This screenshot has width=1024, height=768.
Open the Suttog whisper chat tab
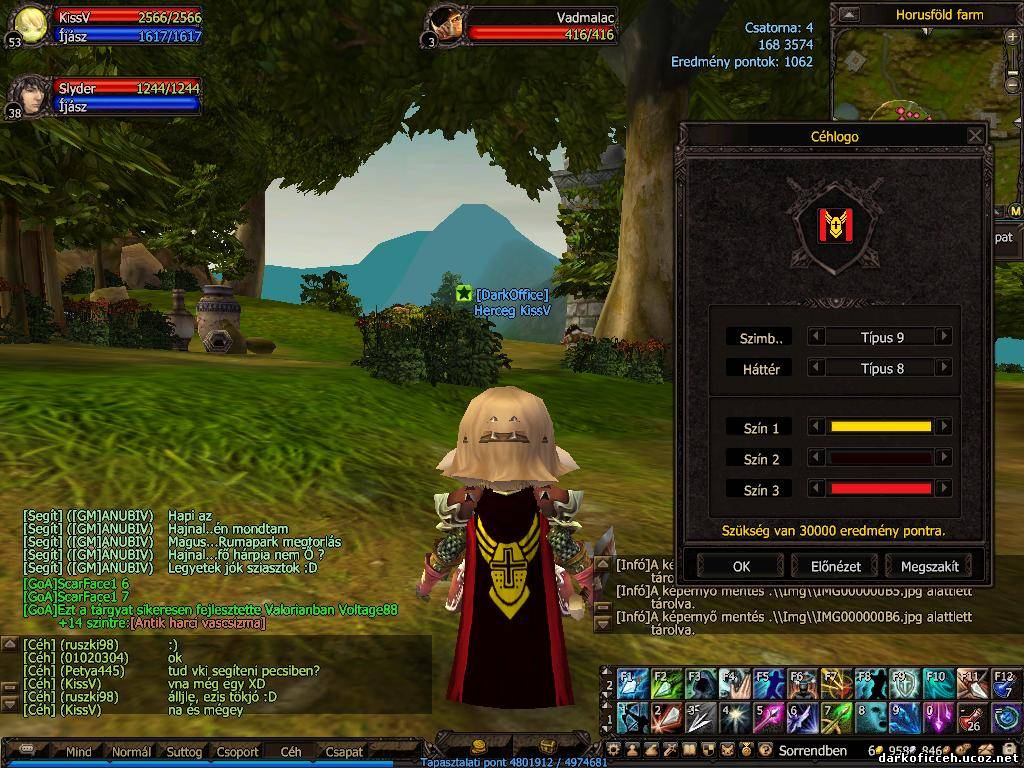click(x=184, y=751)
